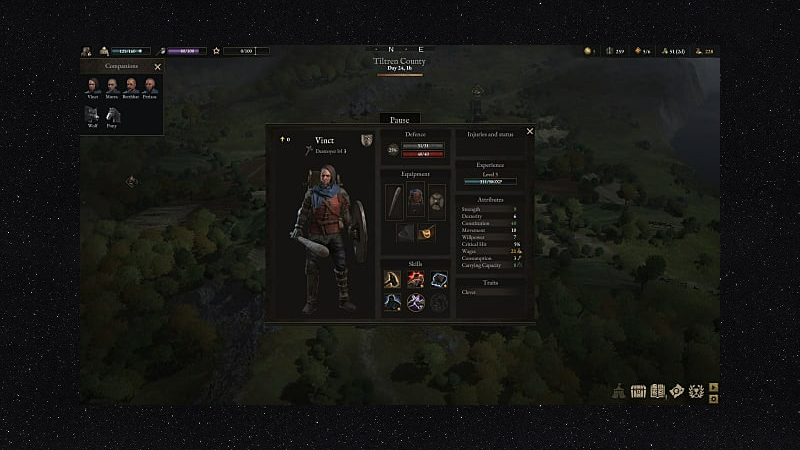Select the round shield equipment slot
This screenshot has width=800, height=450.
437,199
